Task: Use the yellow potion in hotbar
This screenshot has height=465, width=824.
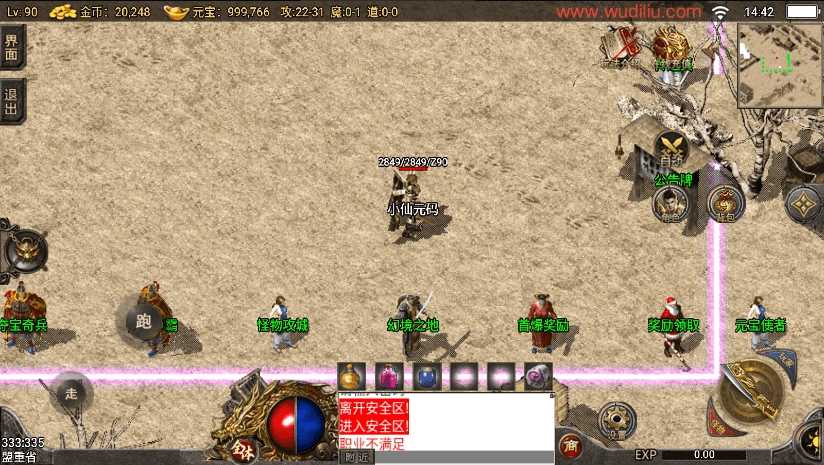Action: (351, 376)
